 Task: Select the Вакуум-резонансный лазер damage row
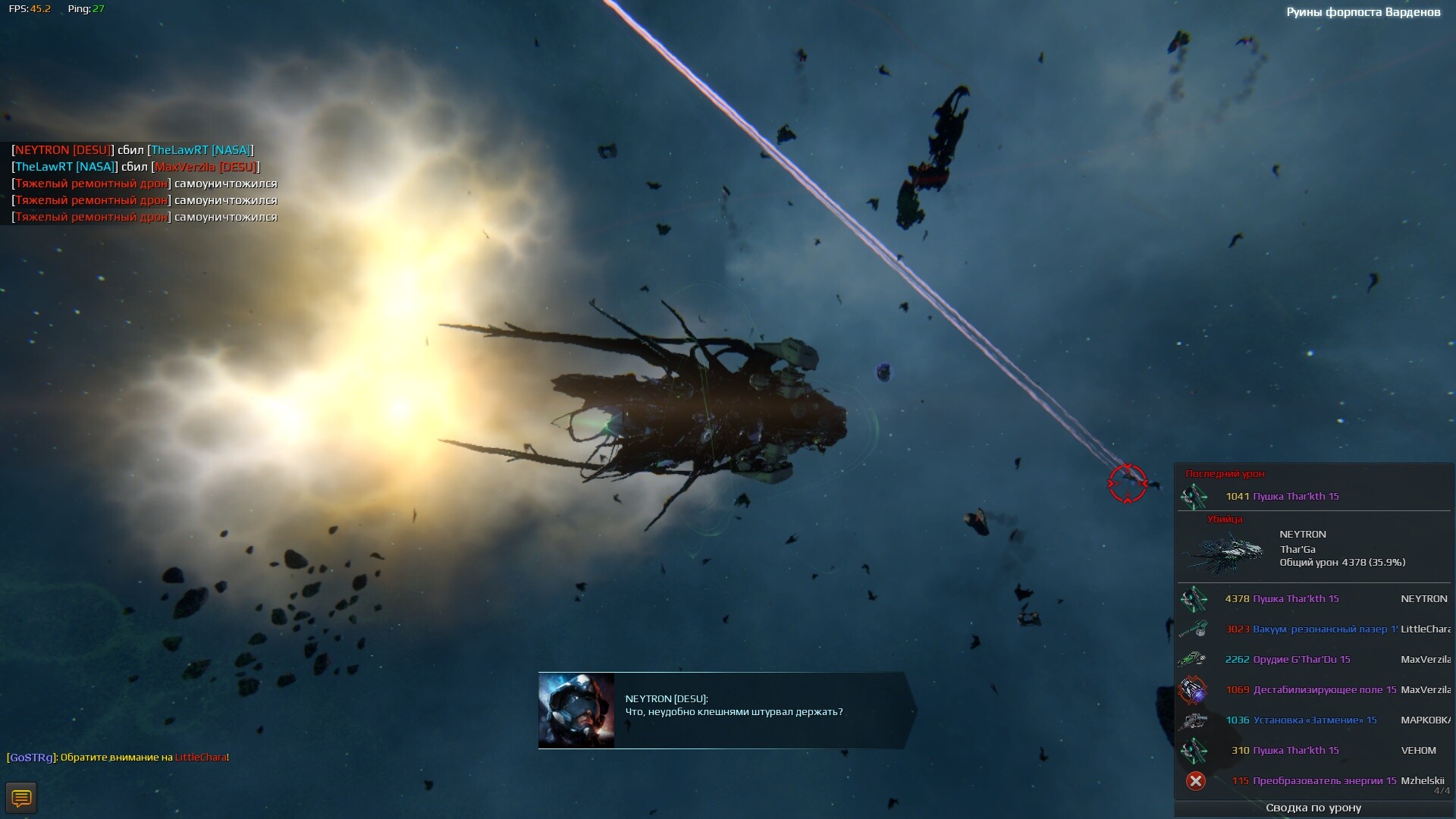(x=1313, y=629)
